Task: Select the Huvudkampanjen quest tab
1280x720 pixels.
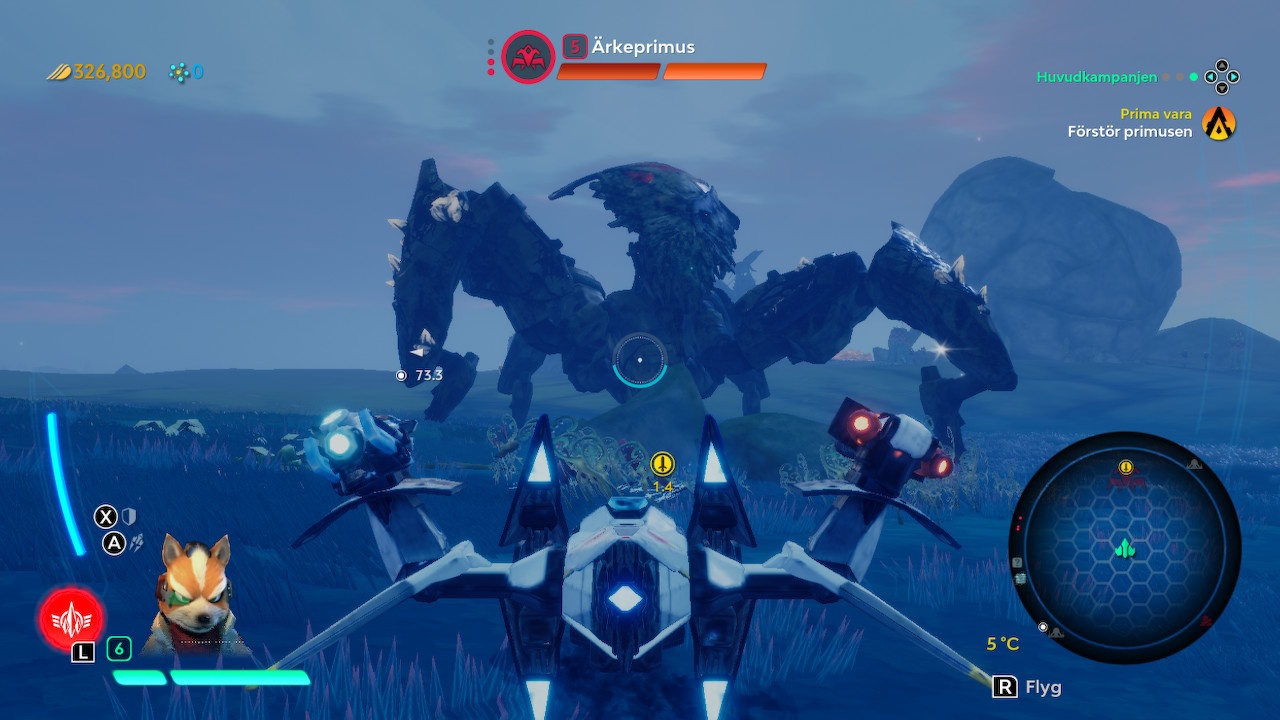Action: pos(1097,76)
